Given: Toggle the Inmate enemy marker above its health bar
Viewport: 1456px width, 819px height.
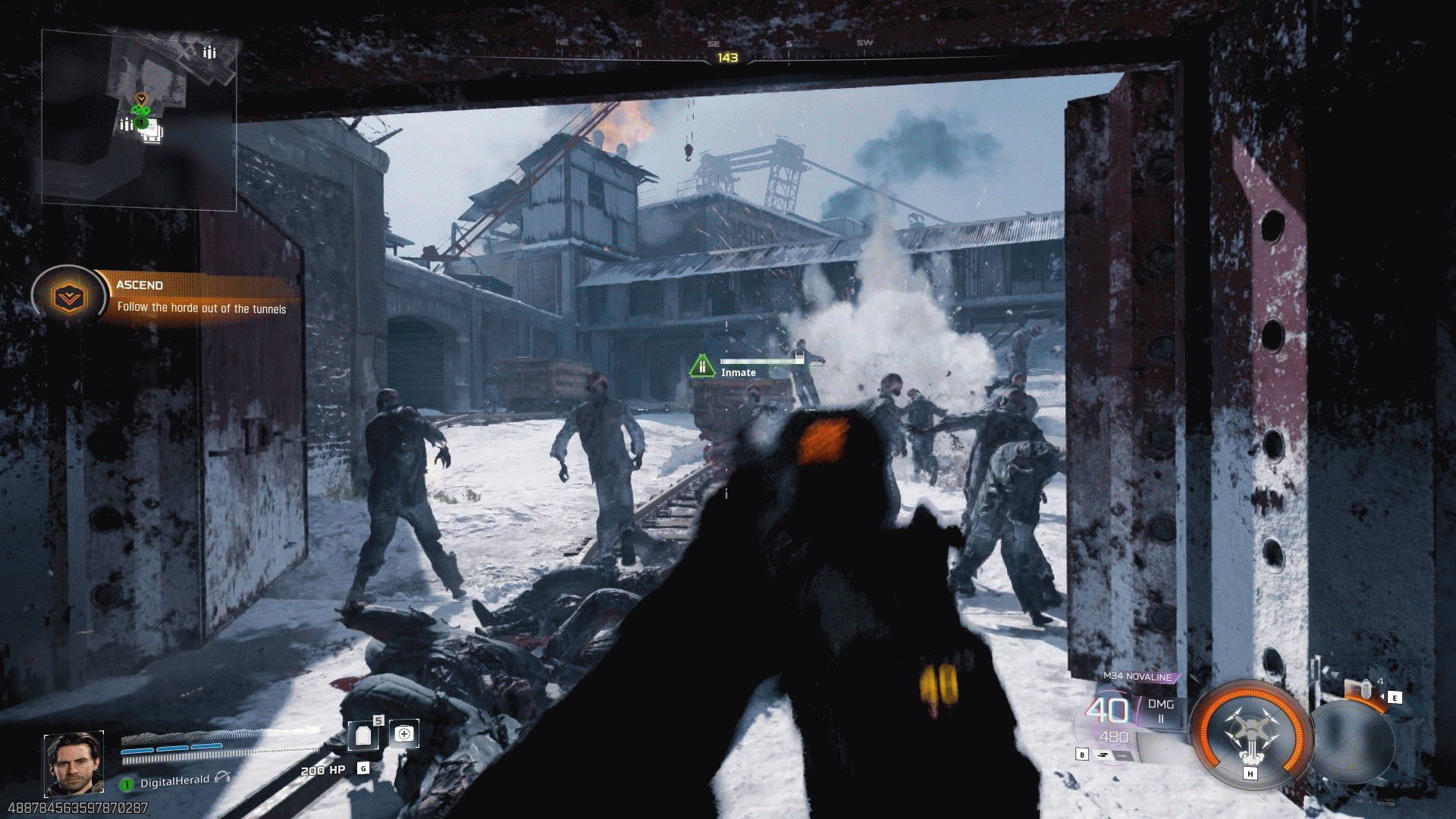Looking at the screenshot, I should pyautogui.click(x=701, y=366).
